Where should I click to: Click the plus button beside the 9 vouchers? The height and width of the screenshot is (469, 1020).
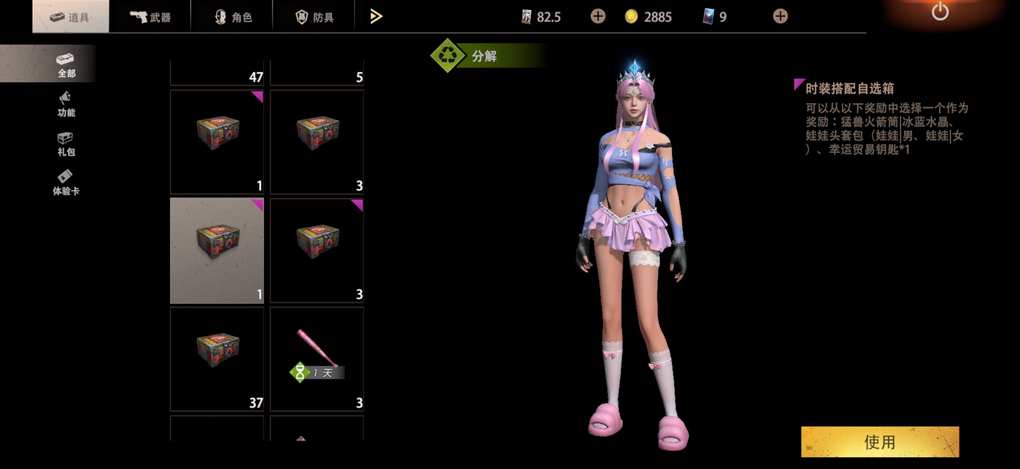coord(780,16)
